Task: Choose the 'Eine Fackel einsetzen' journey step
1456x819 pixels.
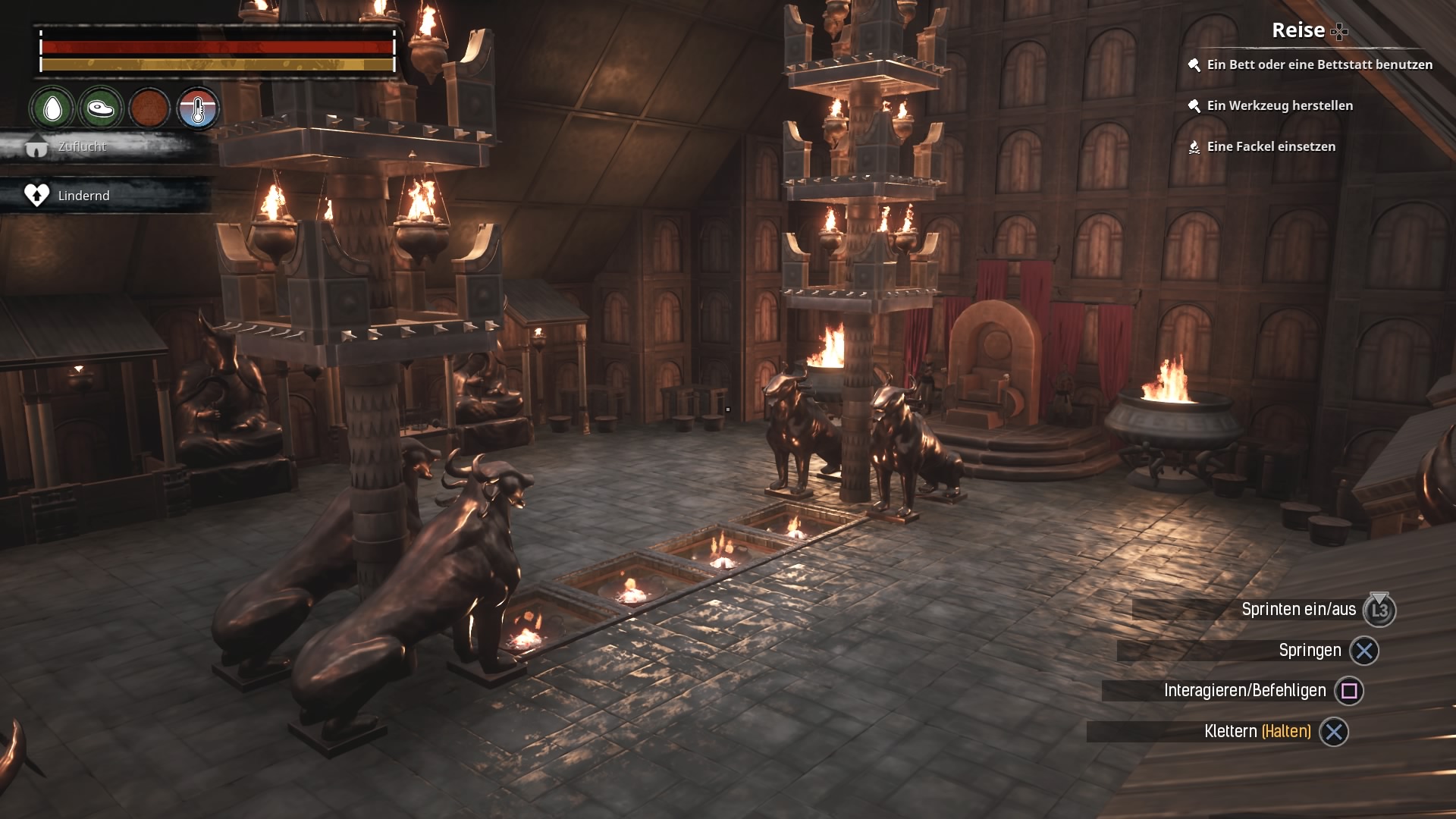Action: click(1270, 147)
